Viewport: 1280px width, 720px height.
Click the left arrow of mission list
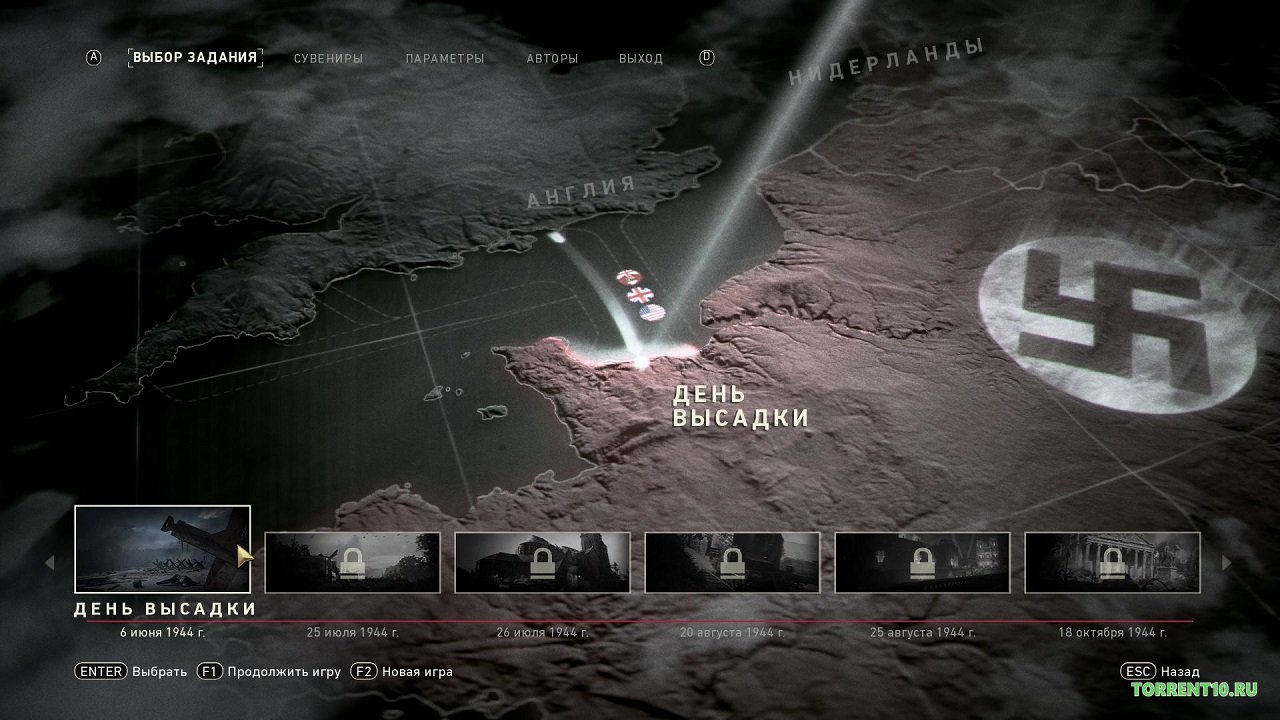click(49, 563)
